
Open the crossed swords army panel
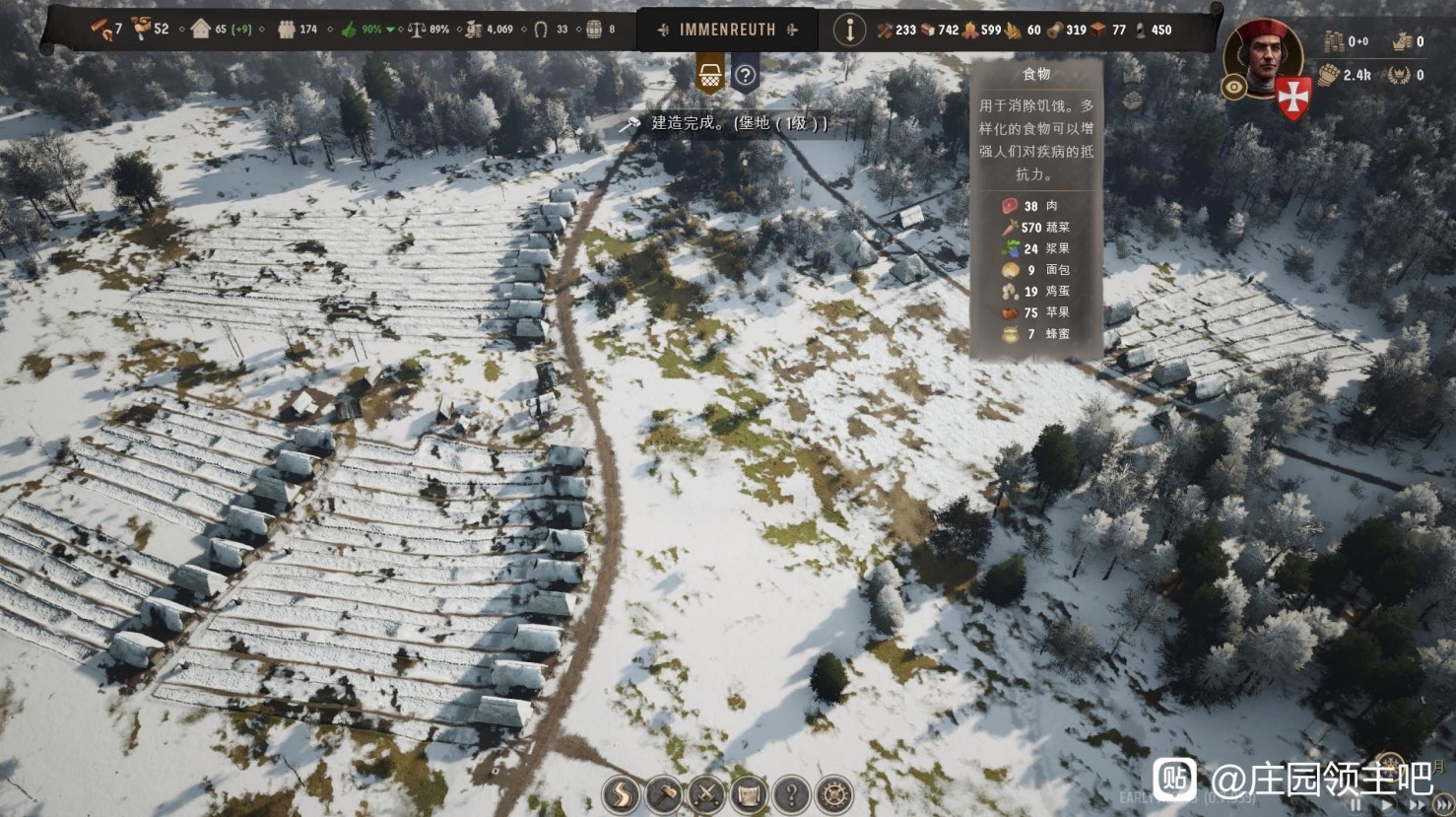(706, 794)
